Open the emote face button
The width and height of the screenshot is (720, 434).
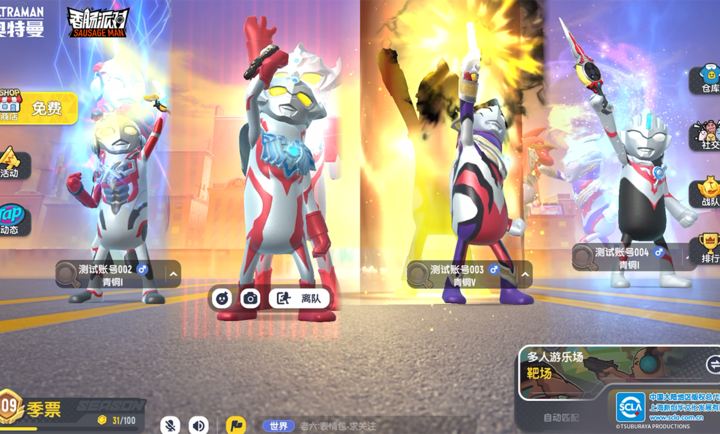point(222,298)
